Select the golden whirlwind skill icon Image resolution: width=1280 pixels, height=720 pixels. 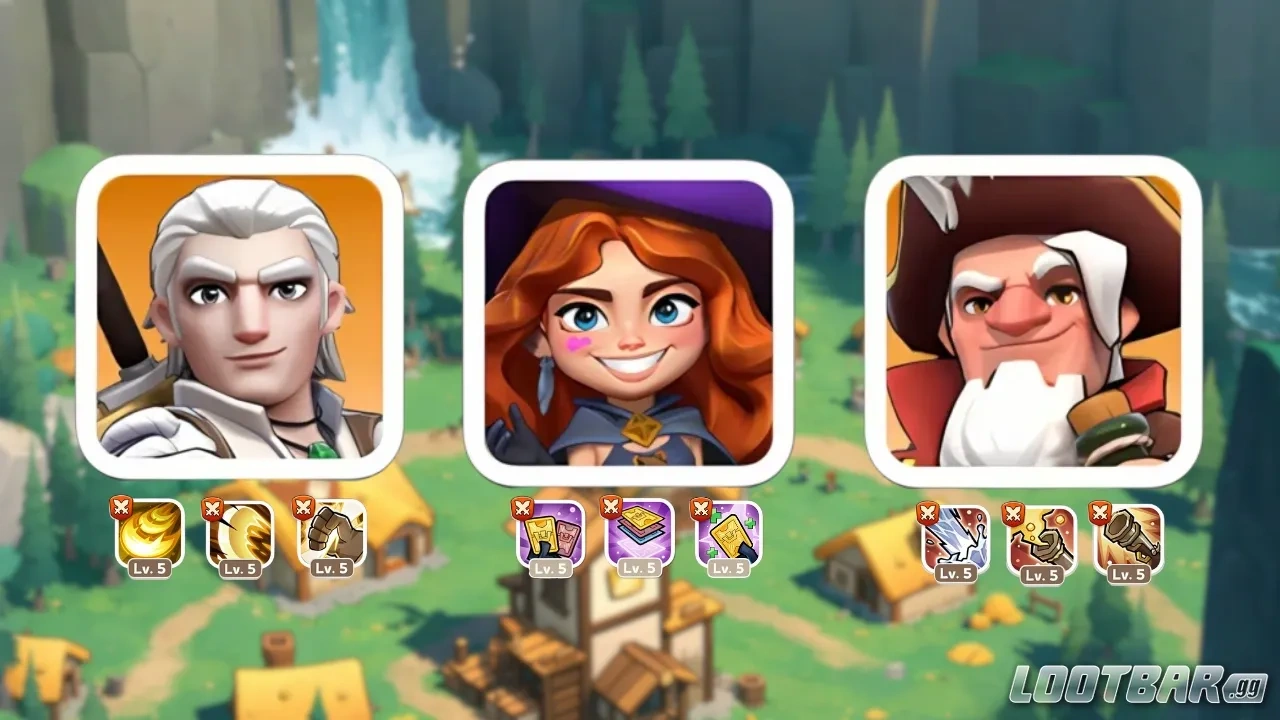pos(150,536)
